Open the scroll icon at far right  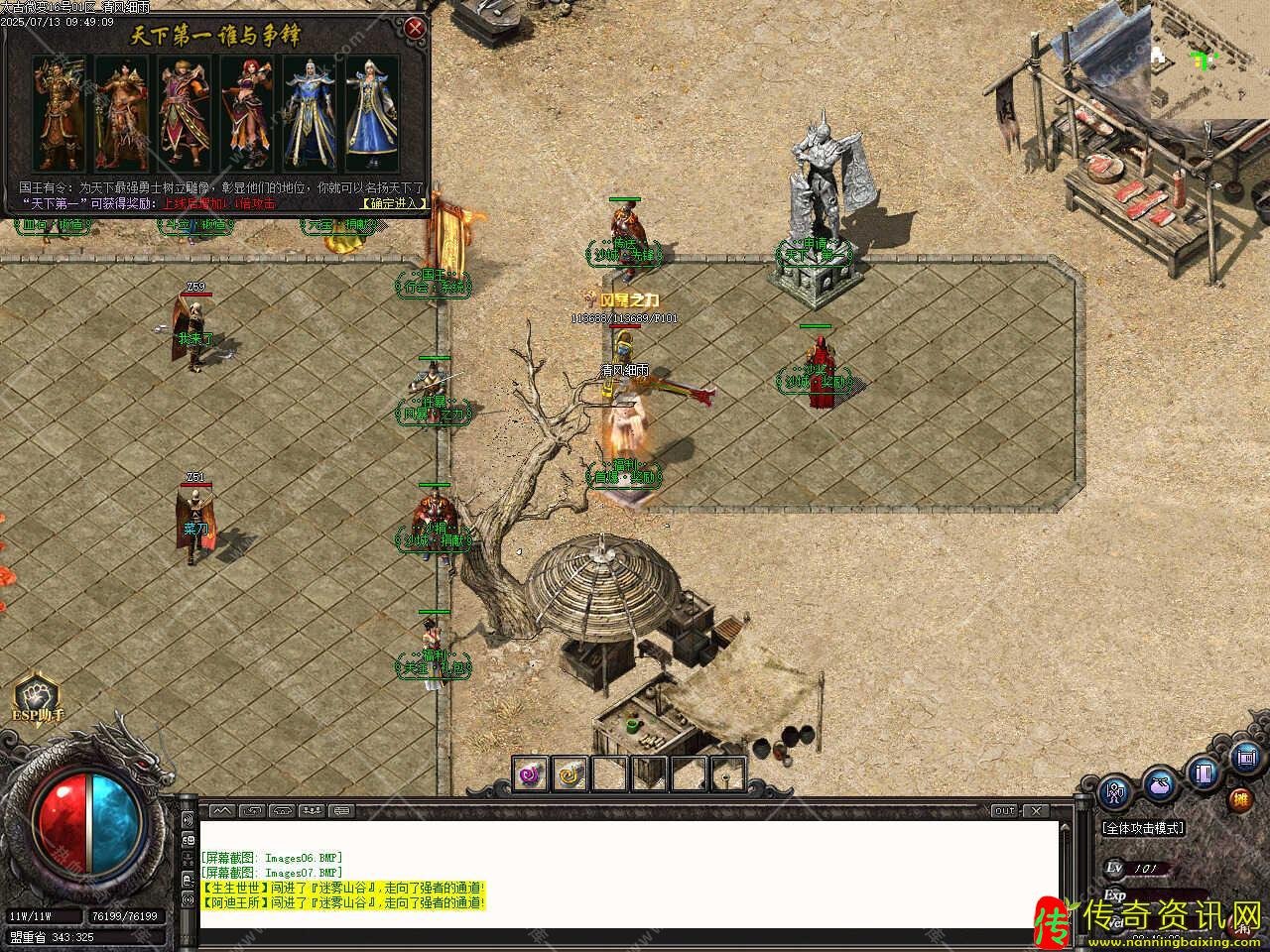(1246, 759)
